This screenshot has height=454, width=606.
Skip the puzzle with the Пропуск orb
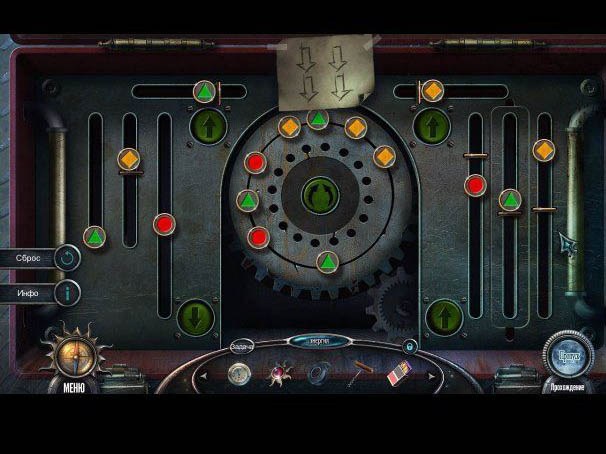(567, 356)
